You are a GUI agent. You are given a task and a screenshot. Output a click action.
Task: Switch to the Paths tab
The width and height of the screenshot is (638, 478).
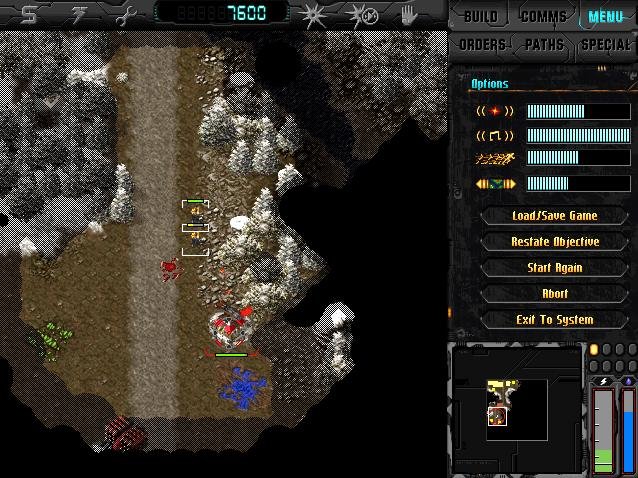click(x=544, y=45)
